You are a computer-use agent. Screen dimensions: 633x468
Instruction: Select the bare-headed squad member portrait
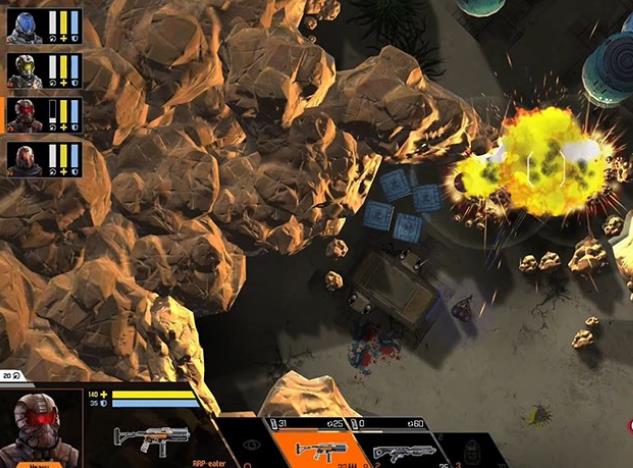coord(23,159)
